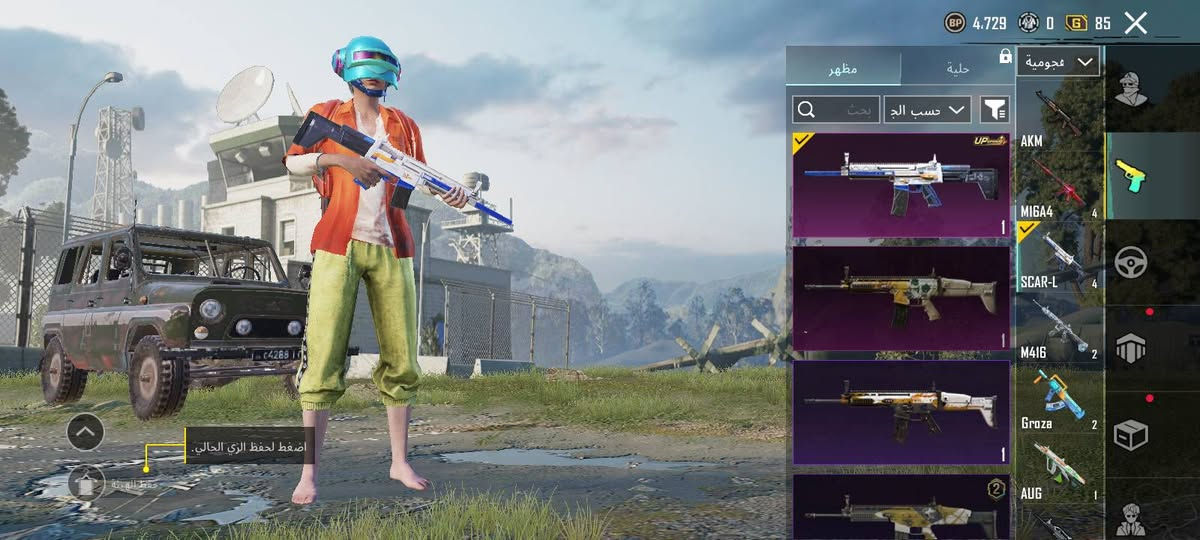Open the crate box category
Image resolution: width=1200 pixels, height=540 pixels.
pyautogui.click(x=1131, y=434)
